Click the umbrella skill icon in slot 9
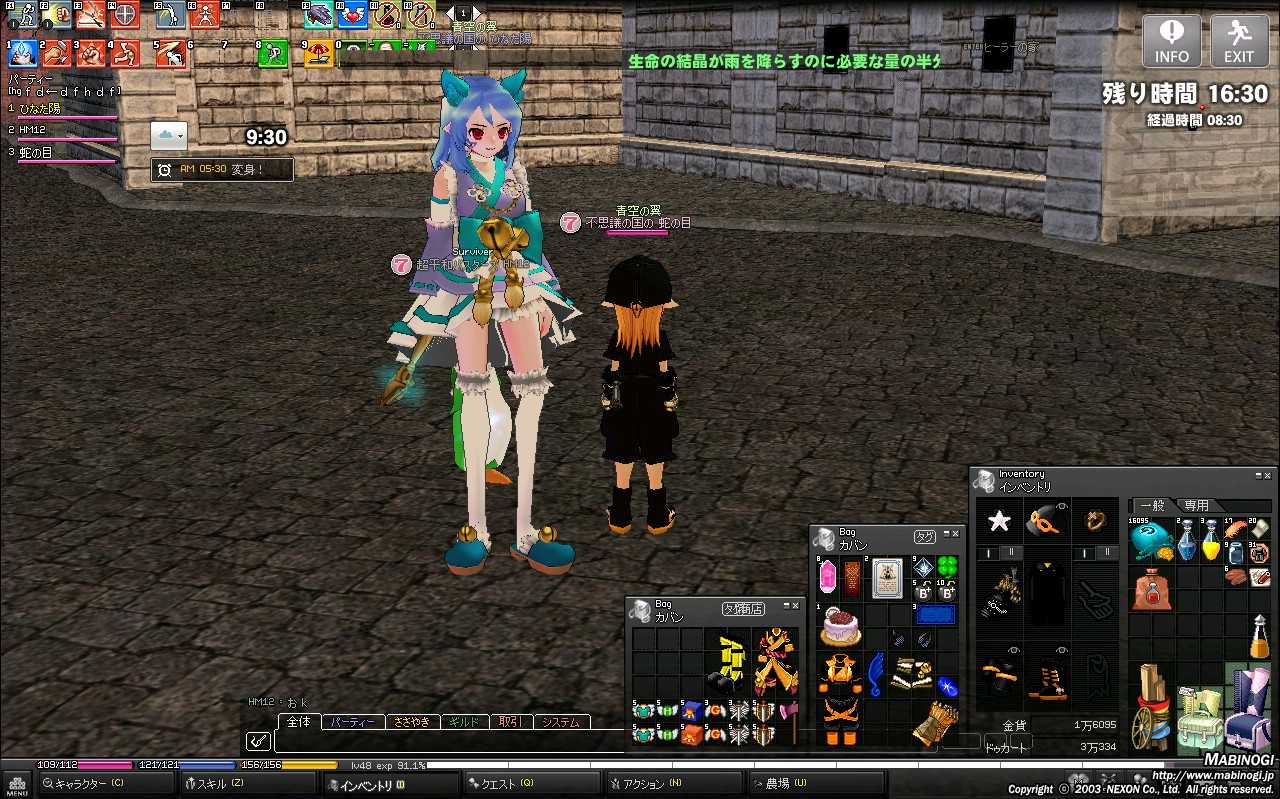This screenshot has height=799, width=1280. tap(318, 51)
